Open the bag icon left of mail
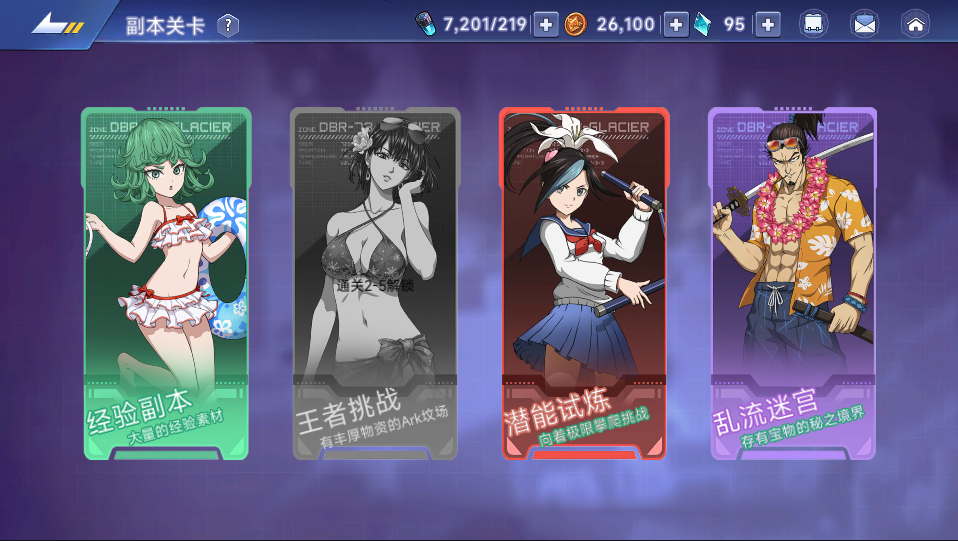 [x=814, y=25]
